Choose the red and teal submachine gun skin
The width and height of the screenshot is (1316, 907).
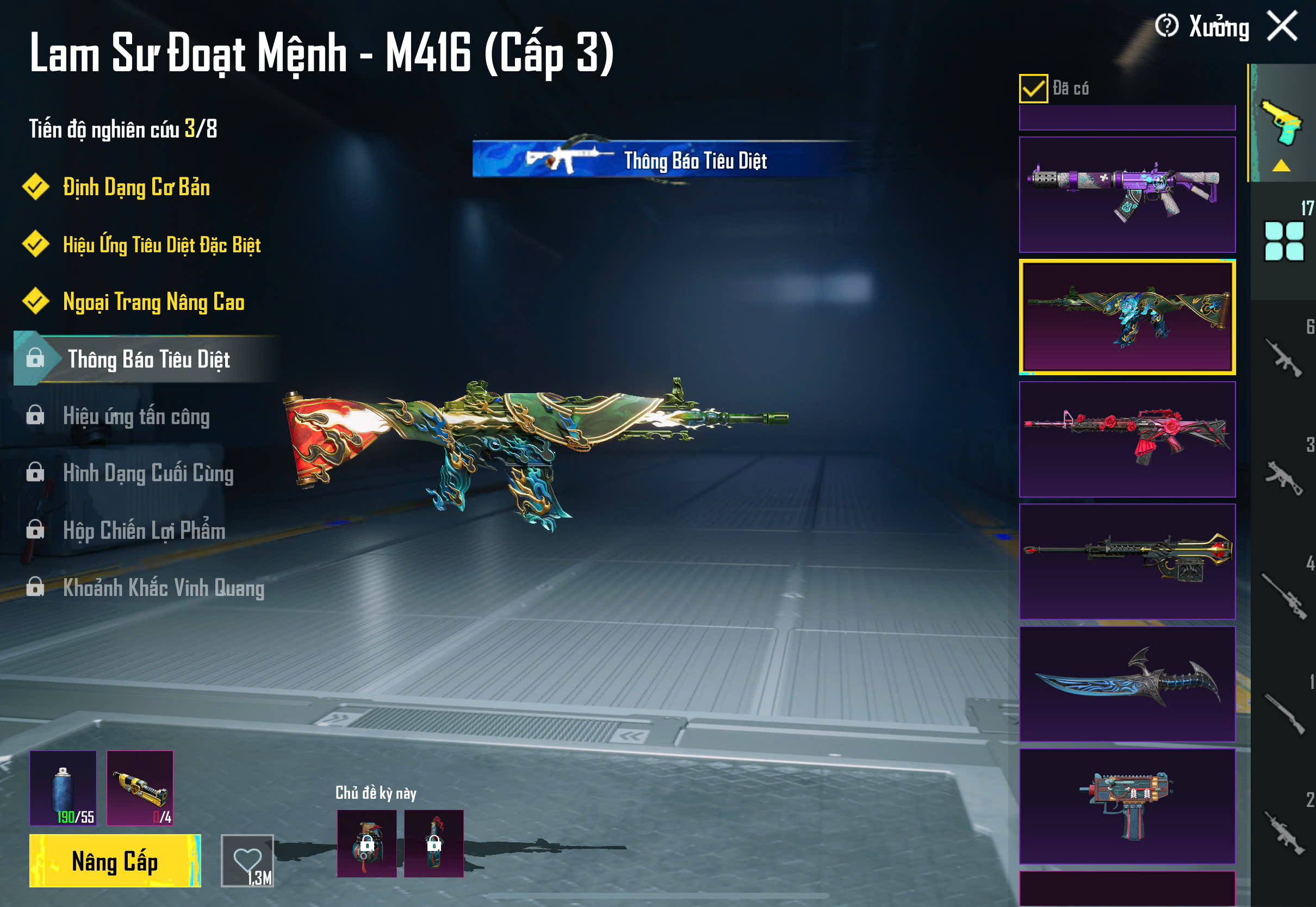tap(1127, 806)
